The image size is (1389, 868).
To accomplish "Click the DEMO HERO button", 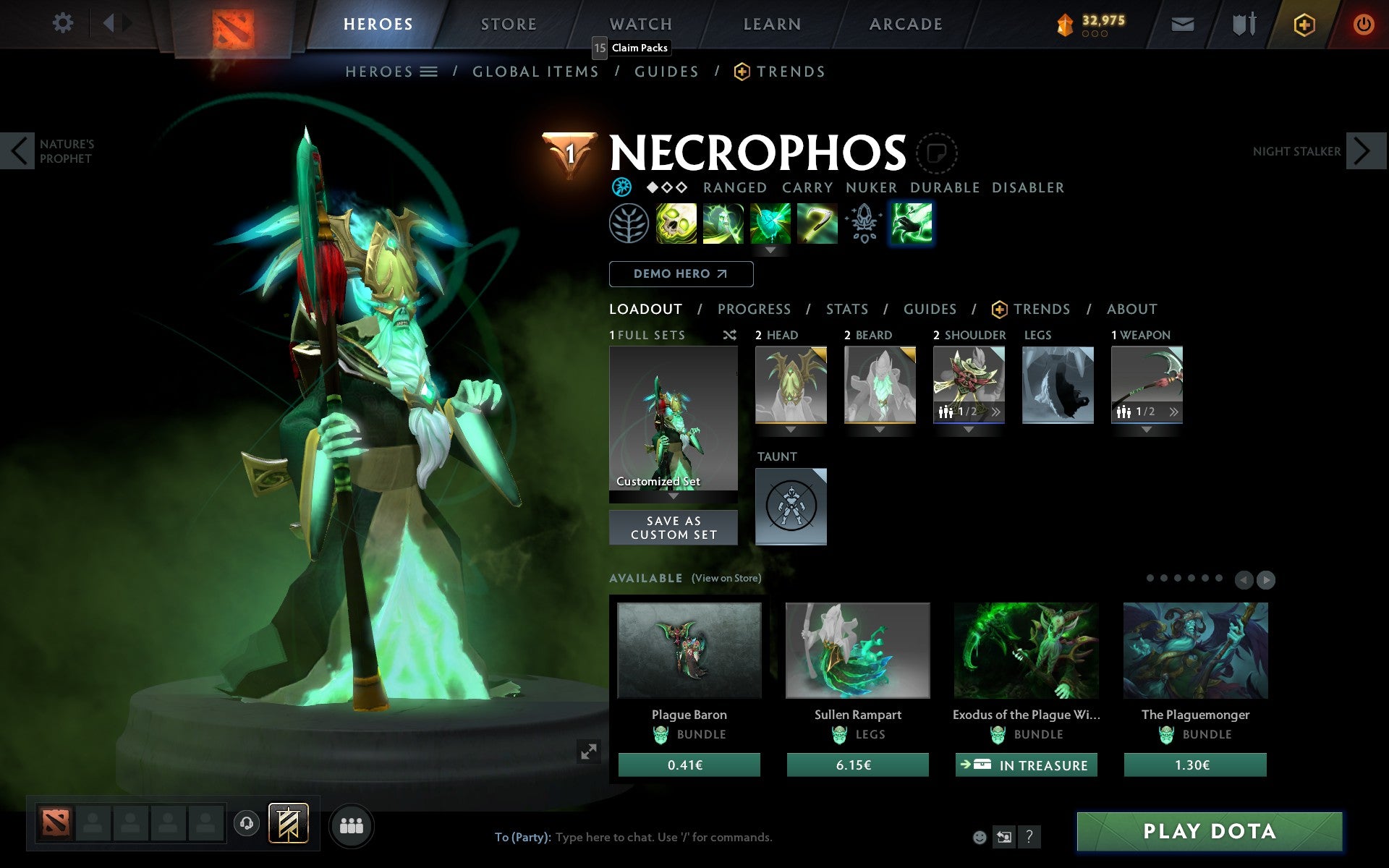I will (x=681, y=274).
